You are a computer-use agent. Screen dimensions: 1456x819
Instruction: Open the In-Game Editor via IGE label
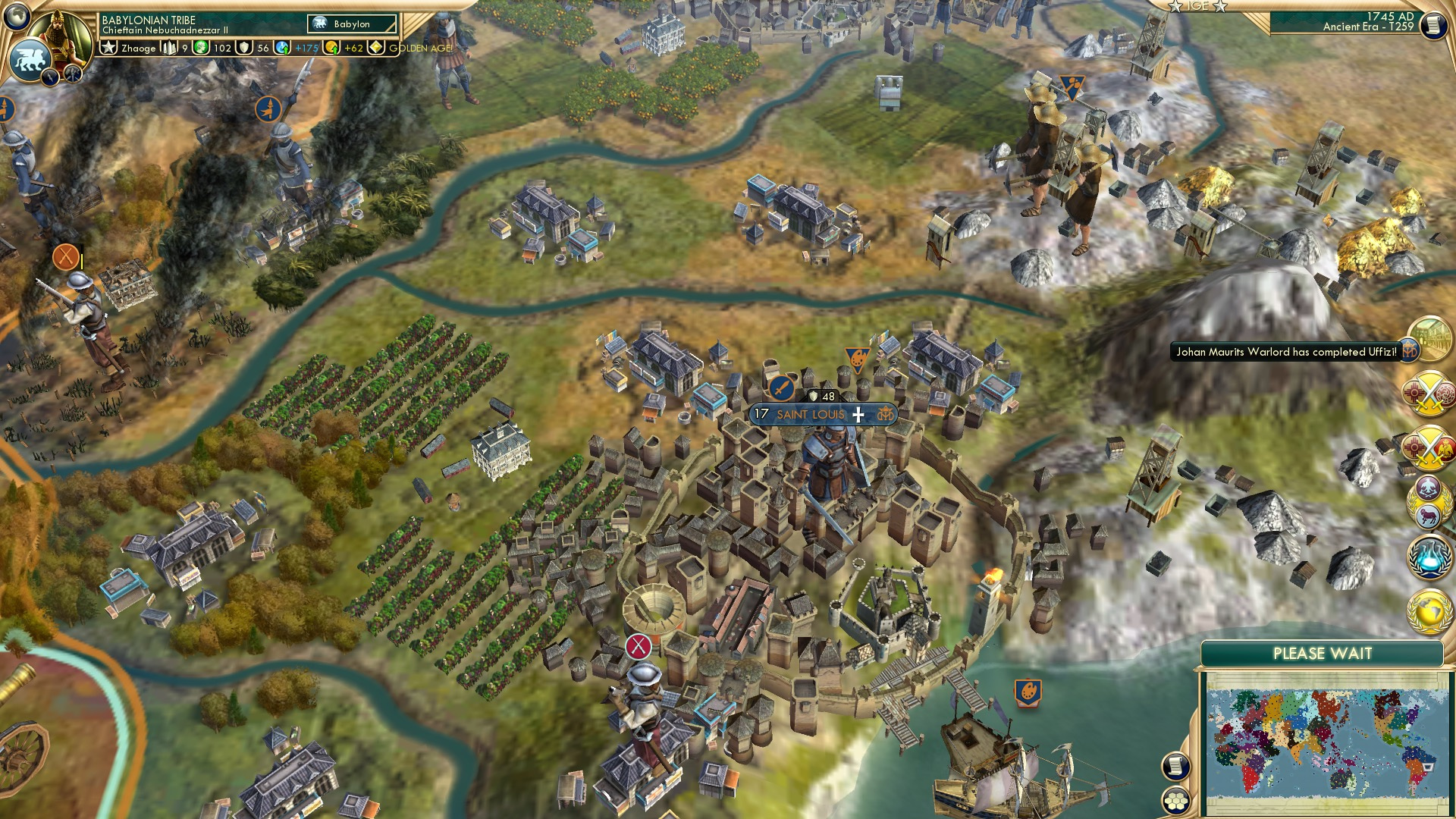pyautogui.click(x=1197, y=6)
